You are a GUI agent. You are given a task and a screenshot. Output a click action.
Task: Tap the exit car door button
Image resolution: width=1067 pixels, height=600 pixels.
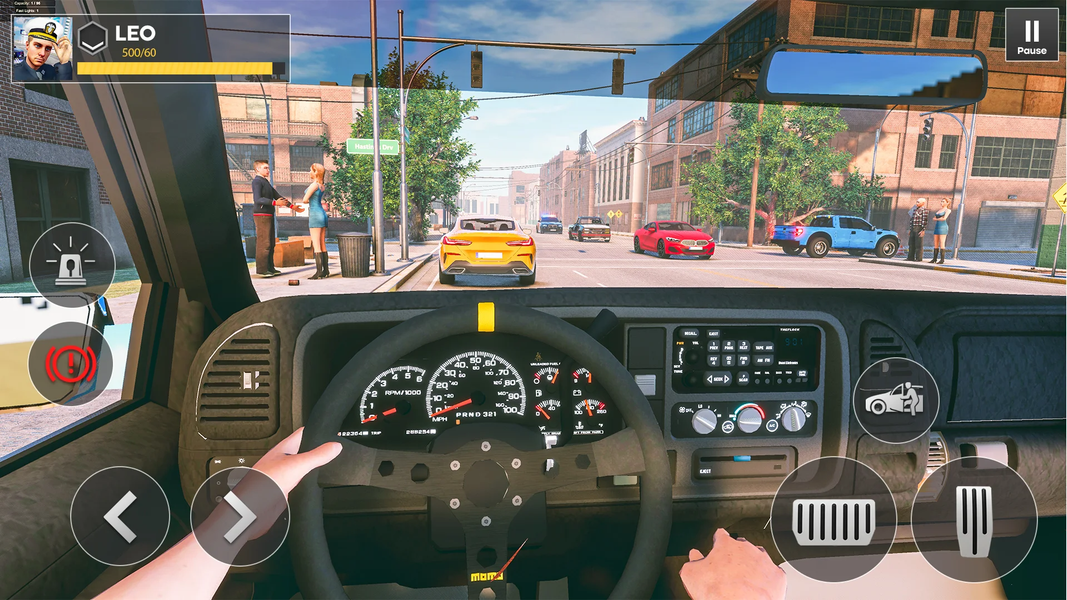coord(895,400)
